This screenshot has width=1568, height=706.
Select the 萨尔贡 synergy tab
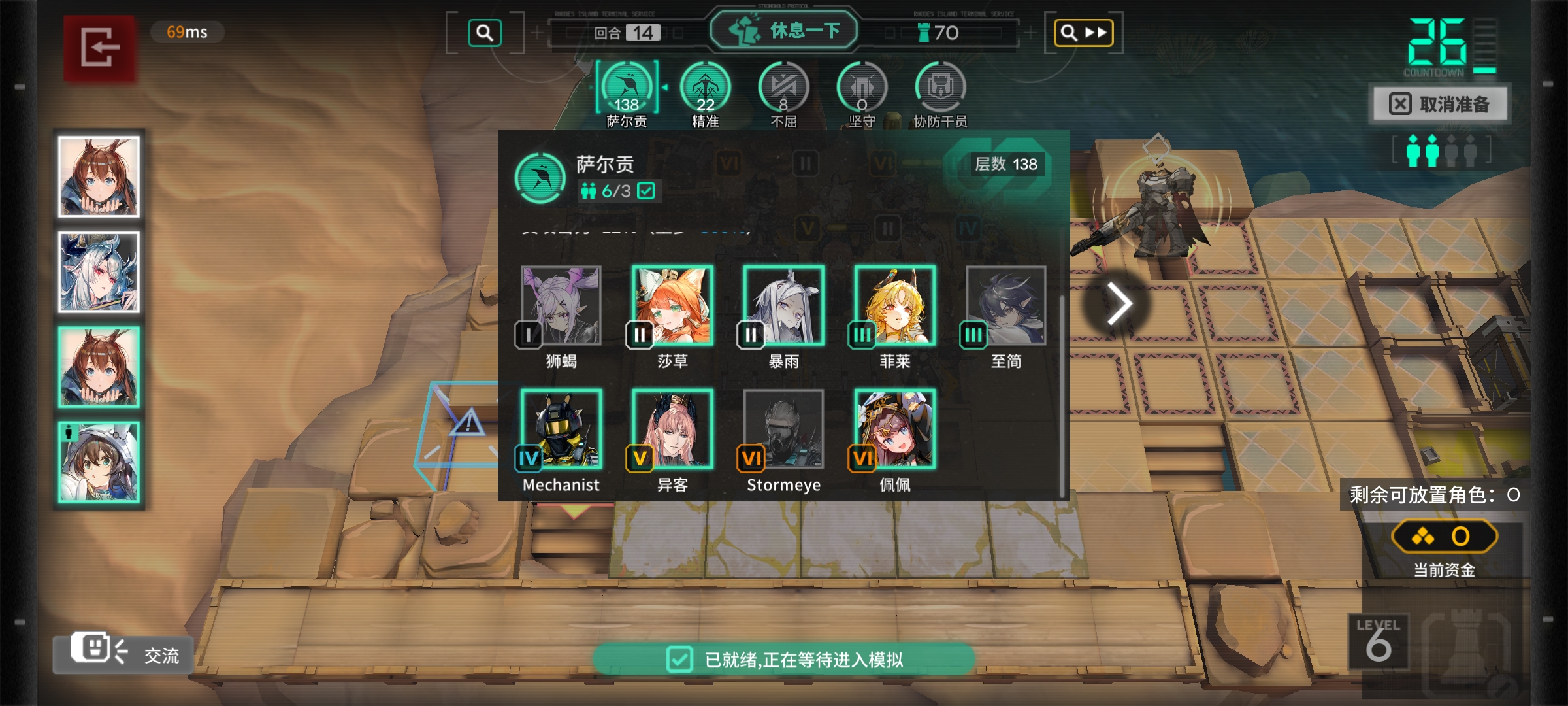627,93
